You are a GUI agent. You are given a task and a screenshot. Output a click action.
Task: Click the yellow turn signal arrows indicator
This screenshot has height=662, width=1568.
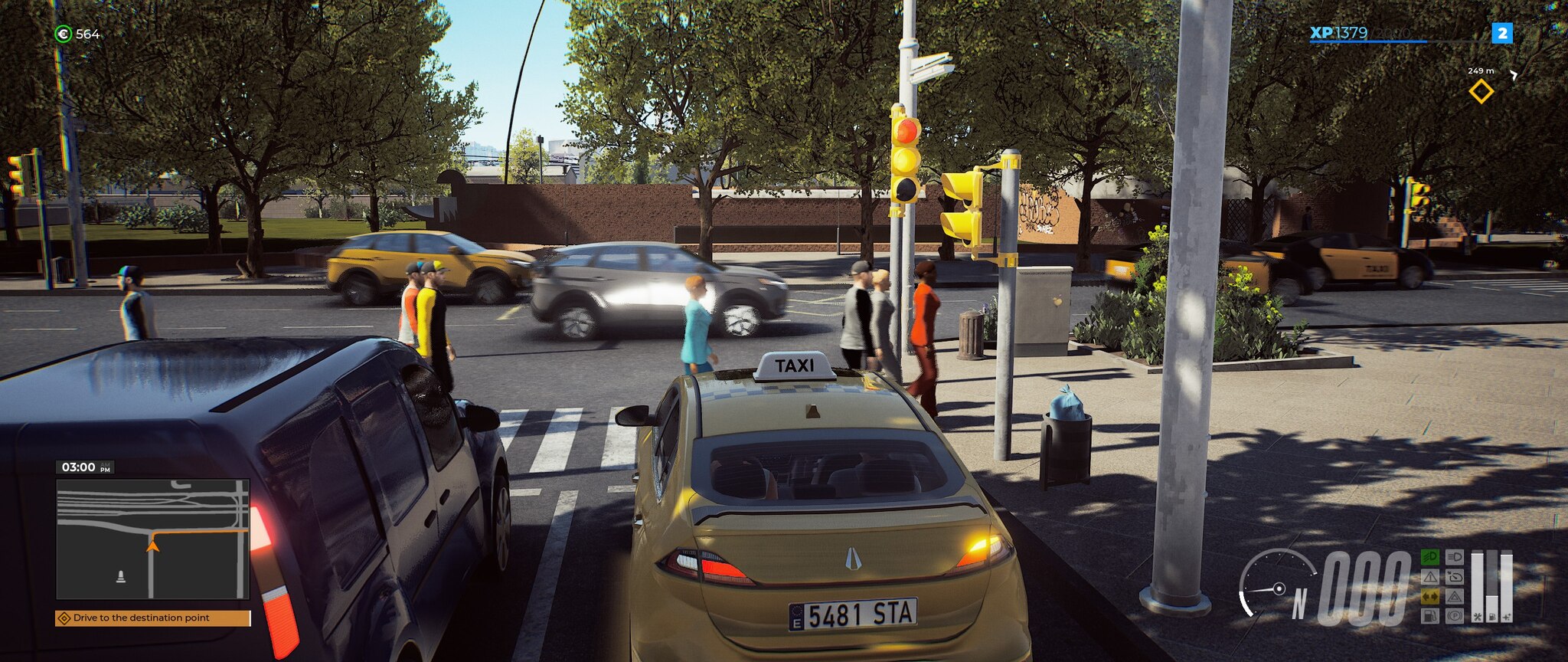1430,596
